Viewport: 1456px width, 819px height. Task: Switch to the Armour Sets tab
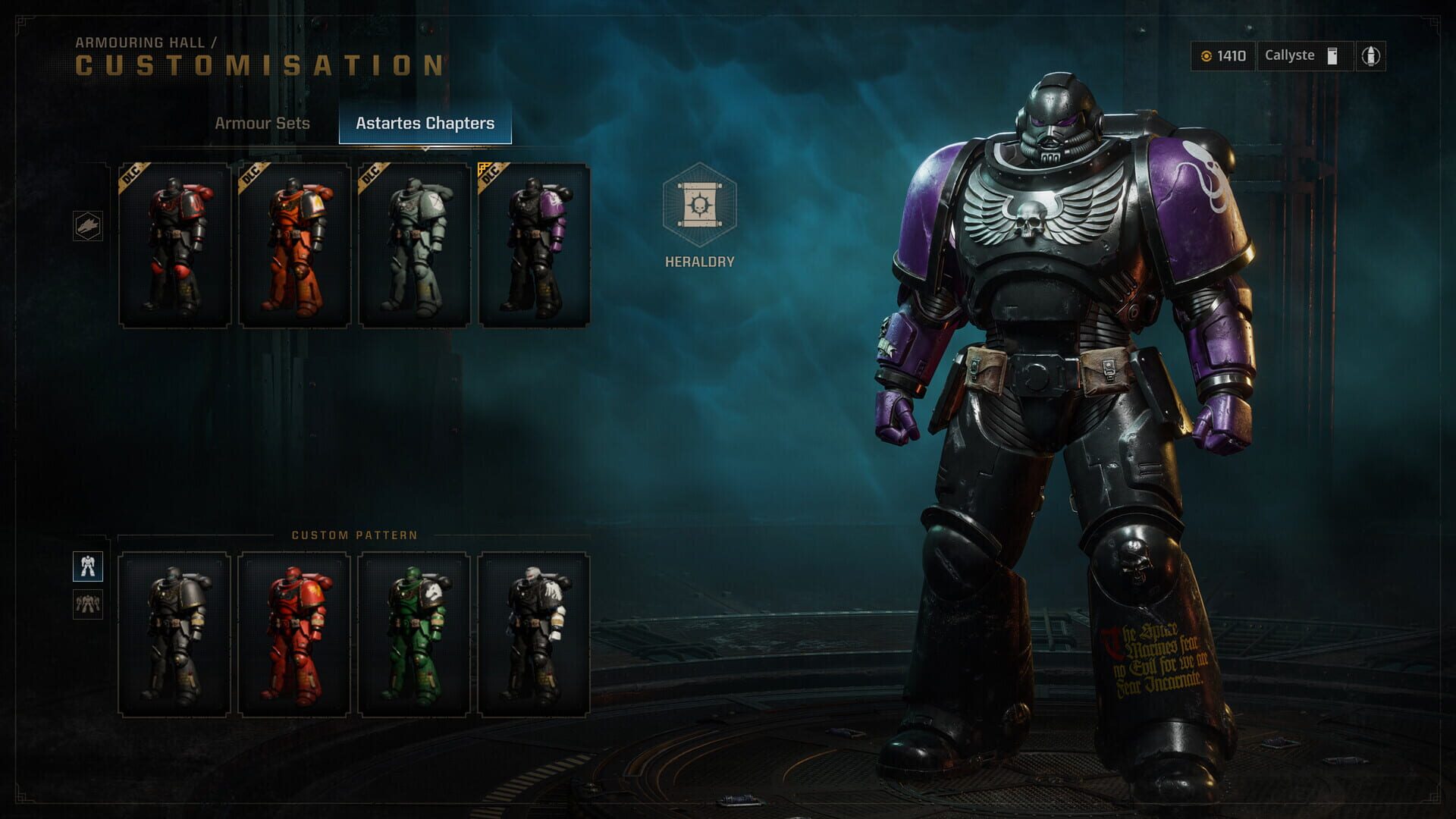263,123
